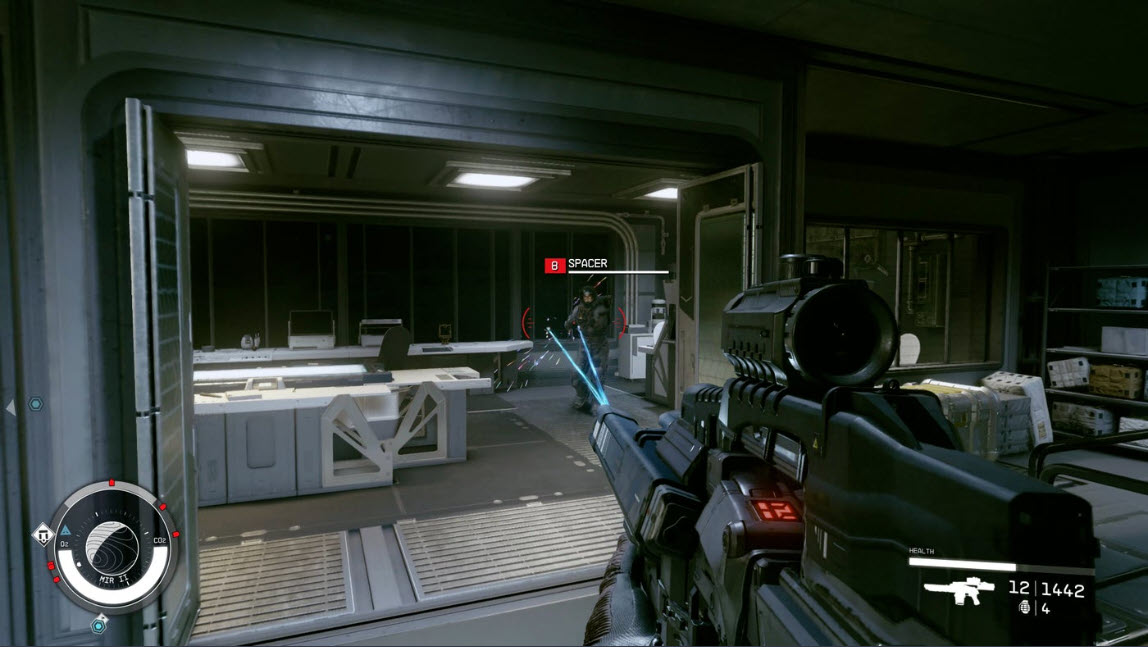
Task: Click the diamond status icon beside the watch
Action: [43, 536]
